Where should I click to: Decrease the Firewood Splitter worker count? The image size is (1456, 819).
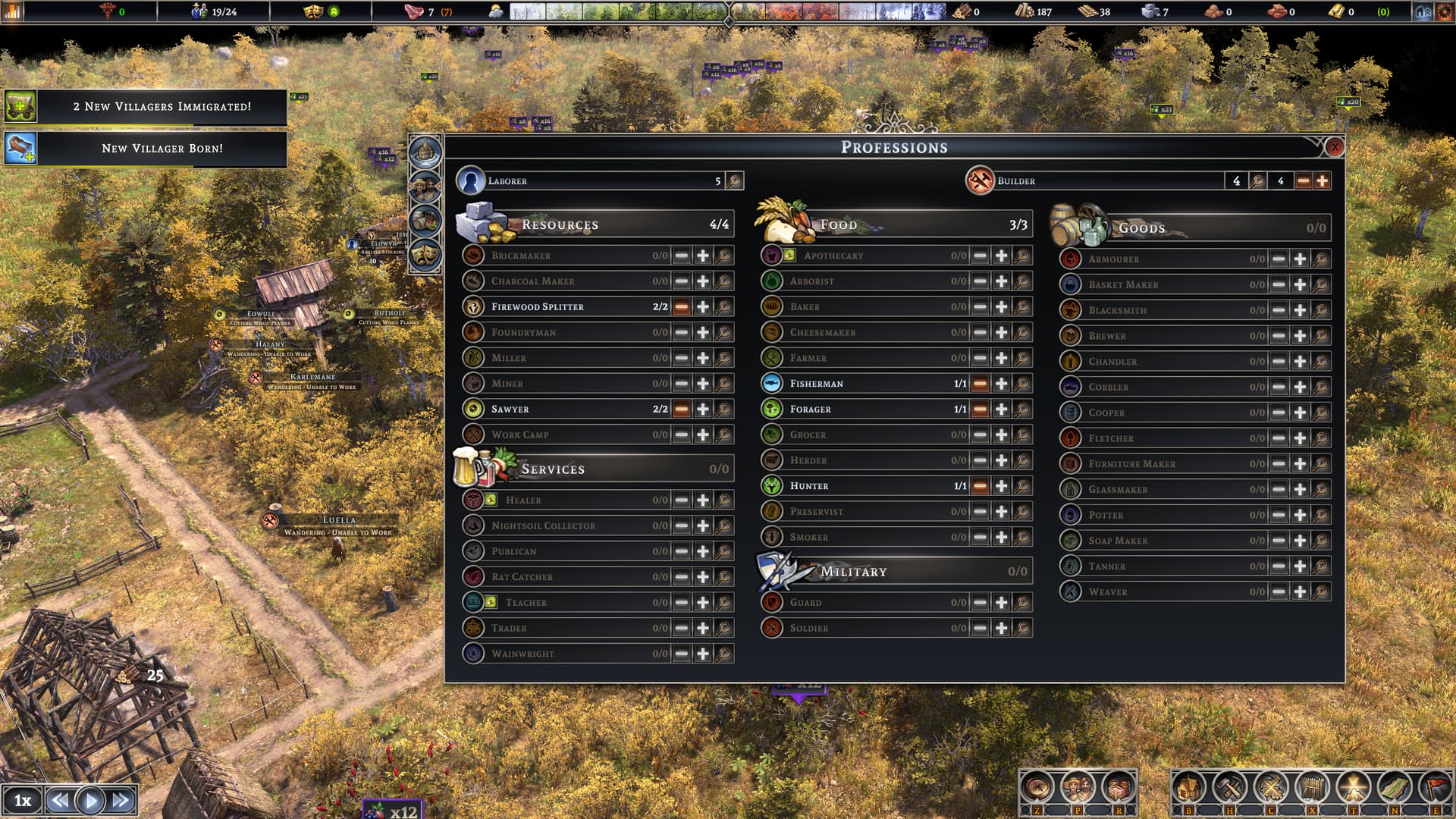[x=681, y=306]
